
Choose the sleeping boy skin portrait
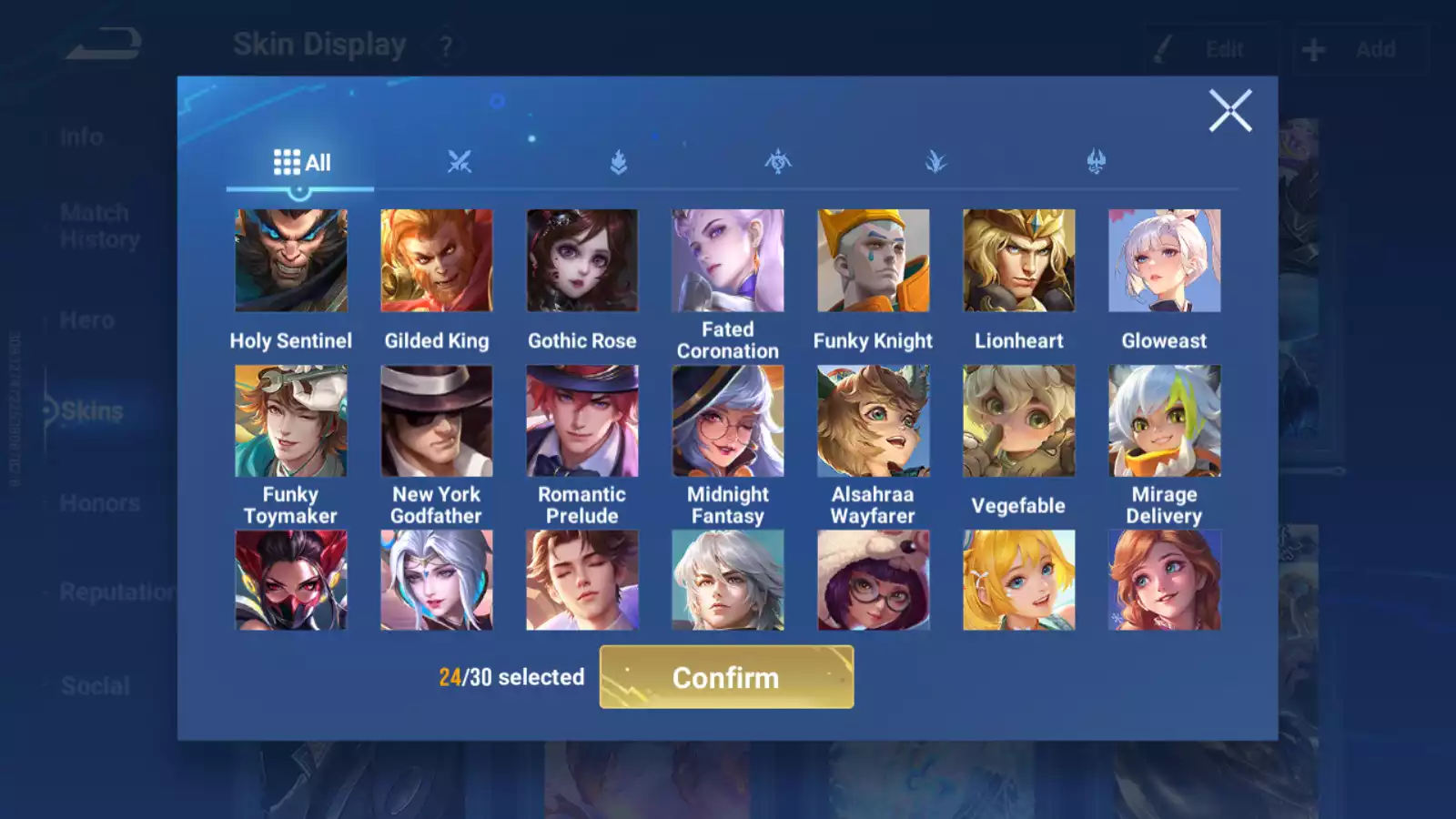point(582,581)
